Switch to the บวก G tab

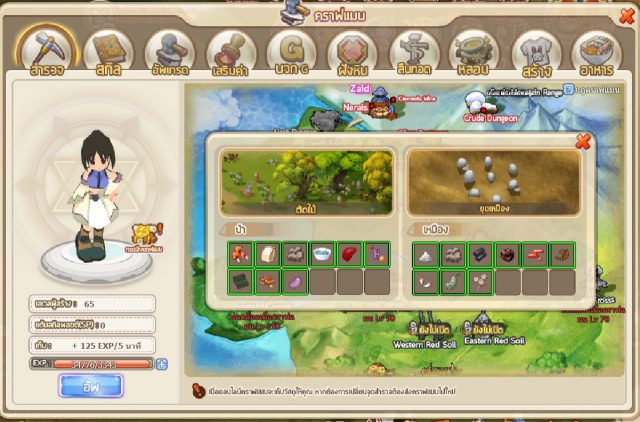coord(292,53)
